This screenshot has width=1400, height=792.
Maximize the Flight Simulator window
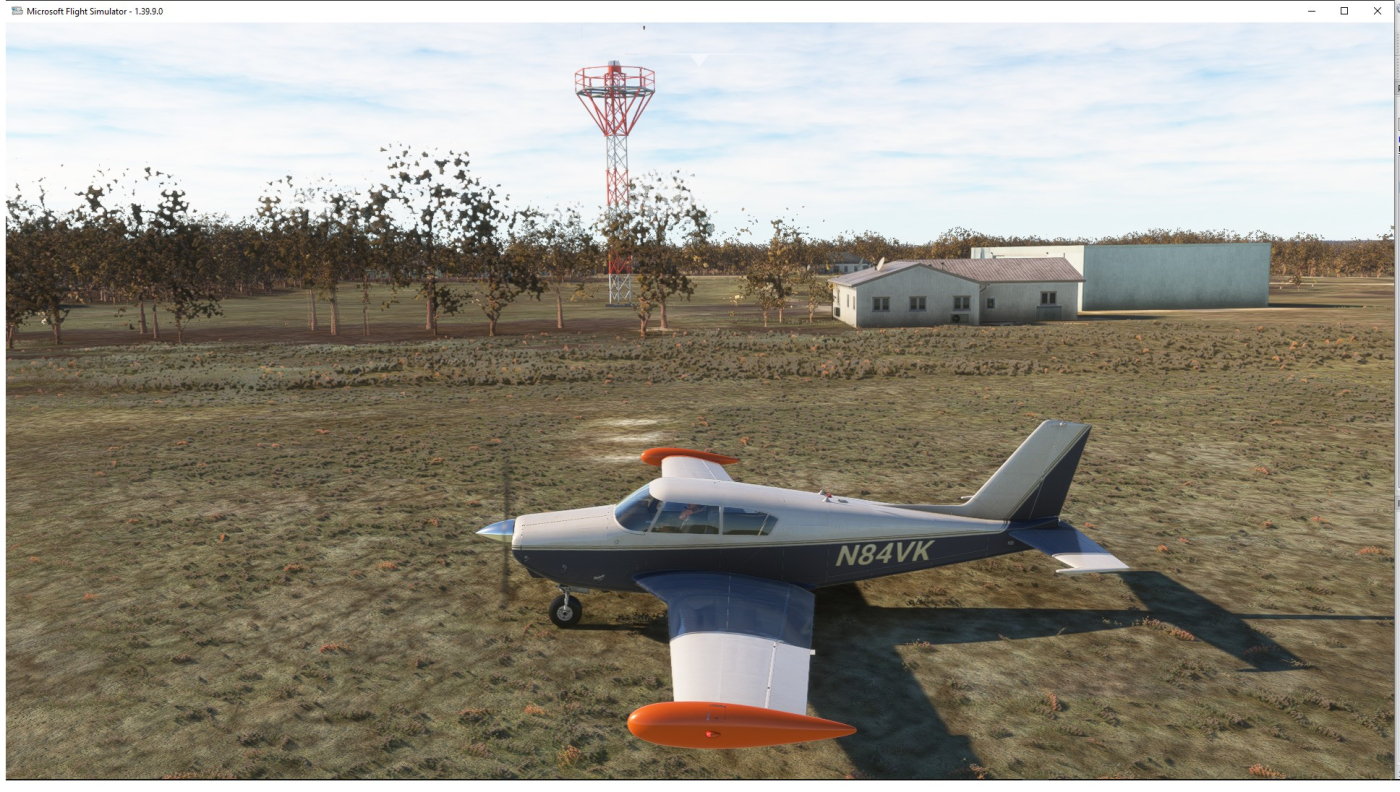pos(1344,11)
